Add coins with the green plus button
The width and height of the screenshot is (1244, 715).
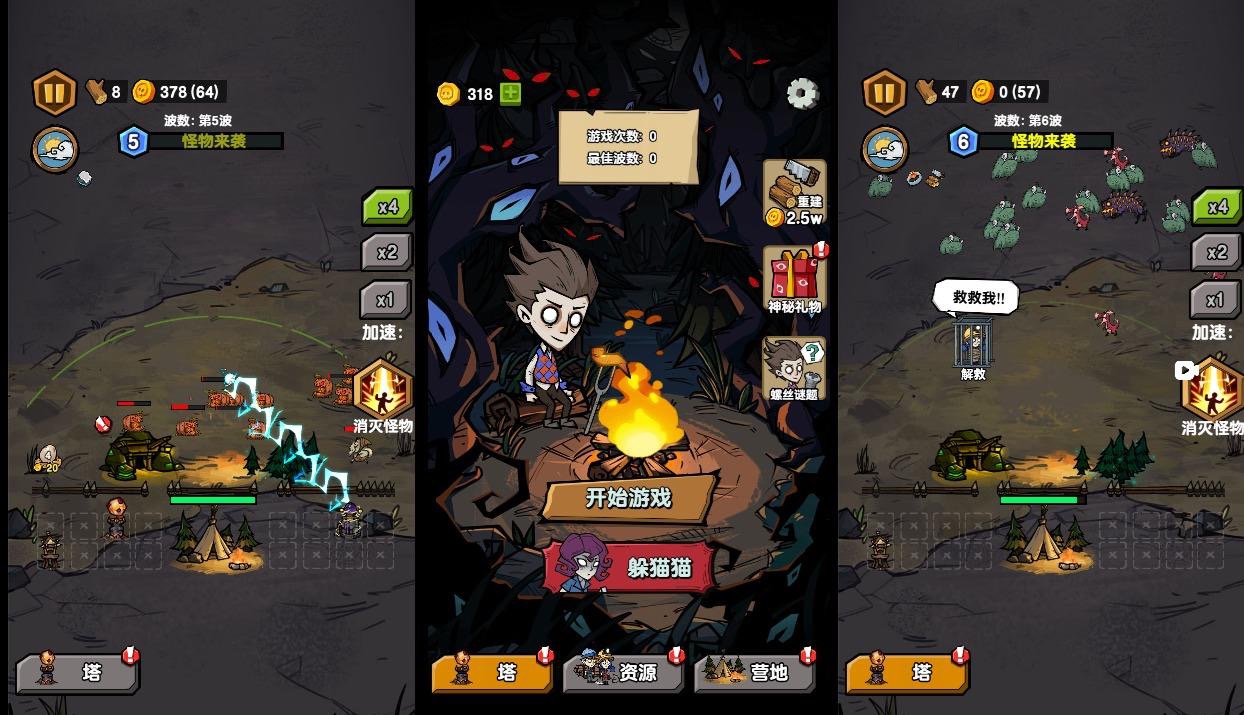point(510,93)
